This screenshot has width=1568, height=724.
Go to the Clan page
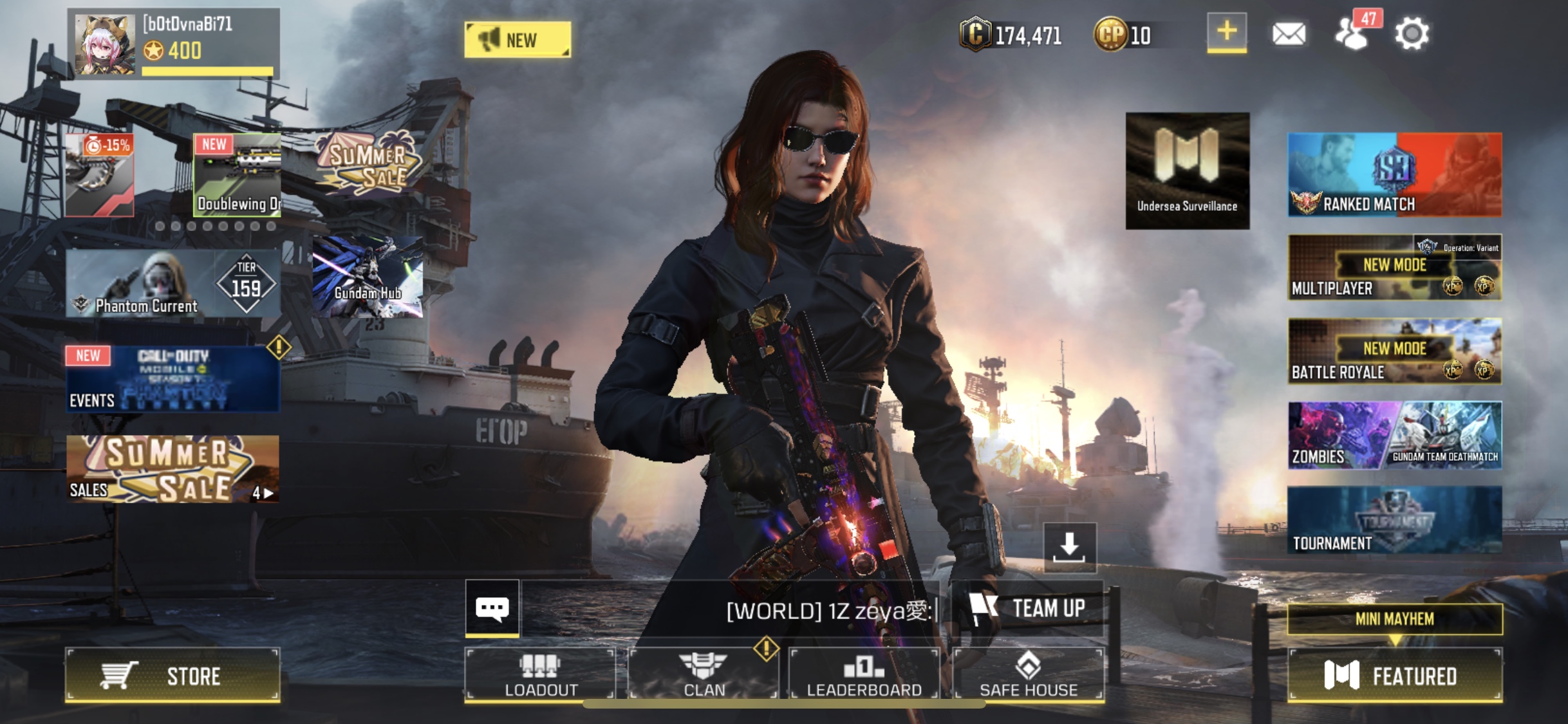click(x=704, y=674)
